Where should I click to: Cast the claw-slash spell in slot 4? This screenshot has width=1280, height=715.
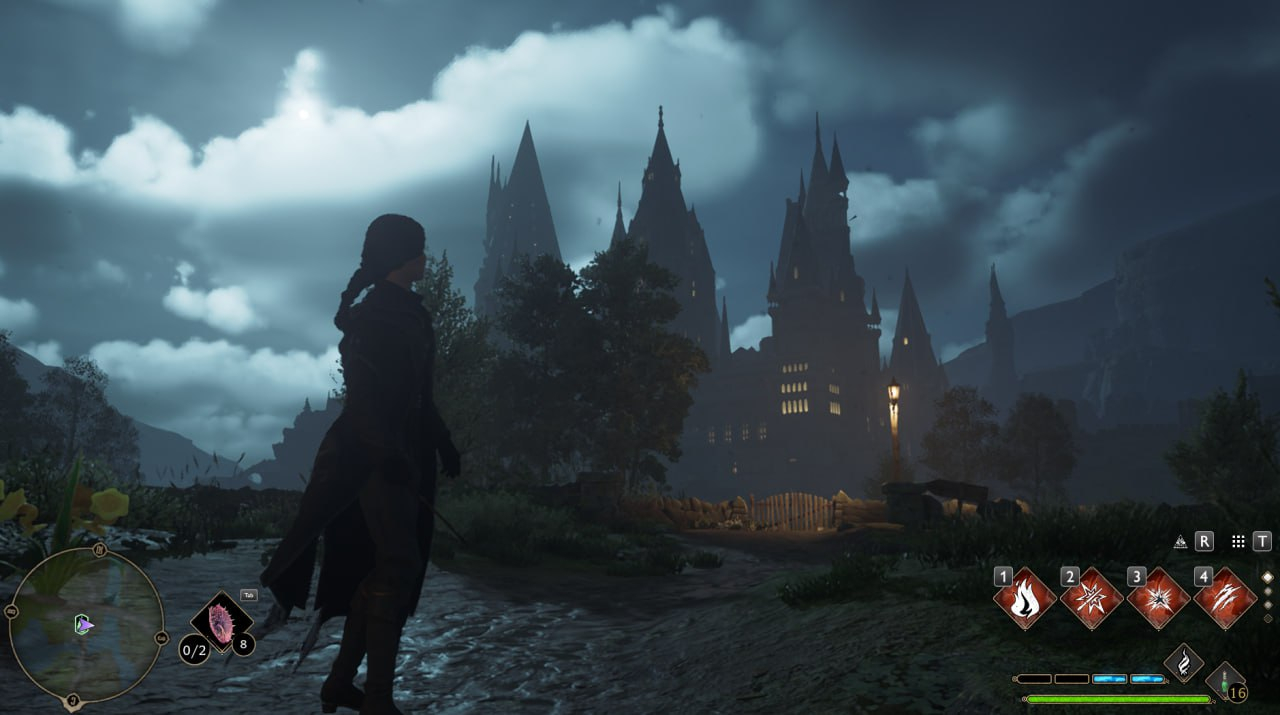(1225, 599)
